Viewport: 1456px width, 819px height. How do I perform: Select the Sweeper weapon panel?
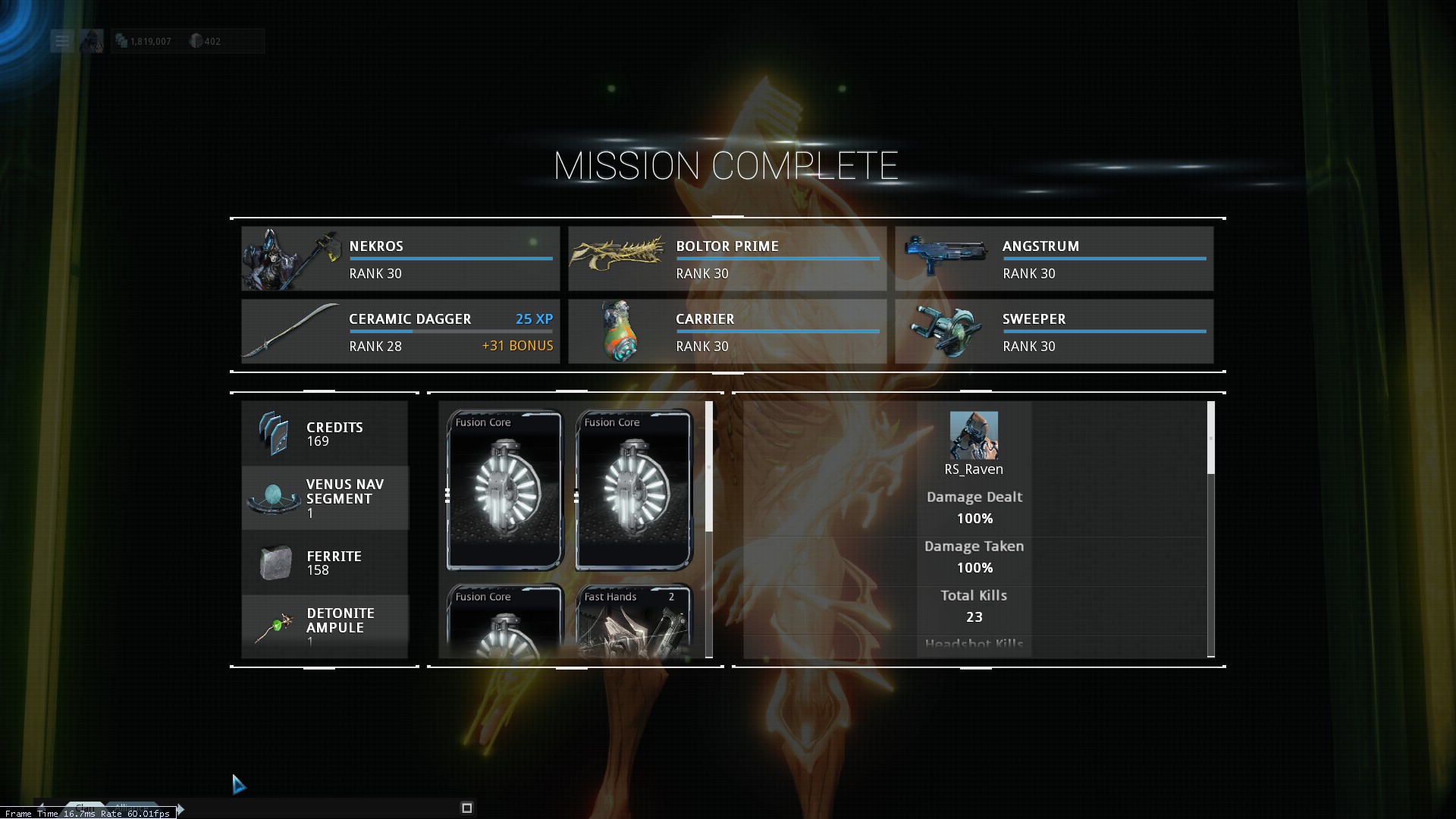point(1053,331)
